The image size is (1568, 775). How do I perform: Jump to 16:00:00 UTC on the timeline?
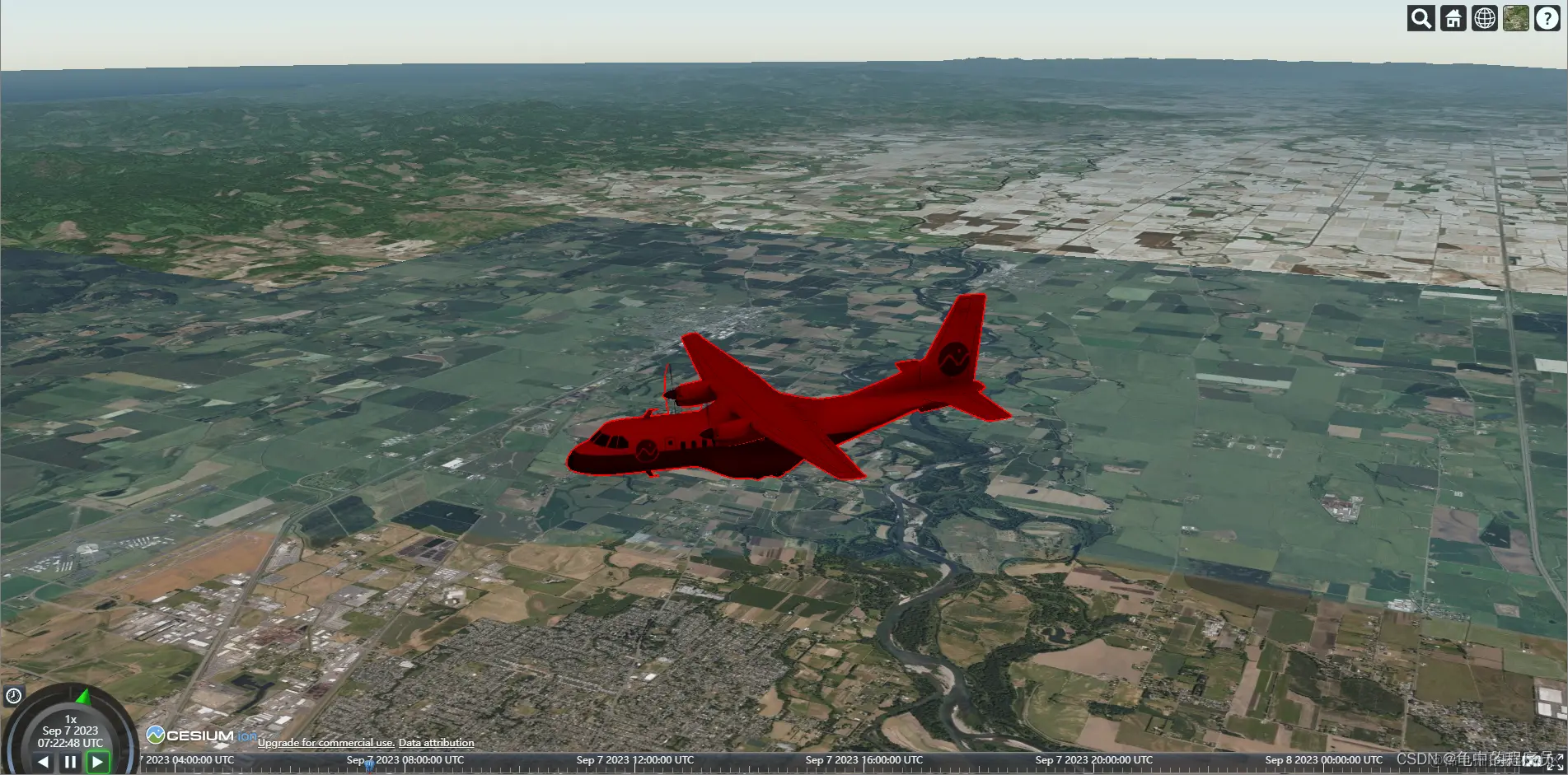coord(864,764)
